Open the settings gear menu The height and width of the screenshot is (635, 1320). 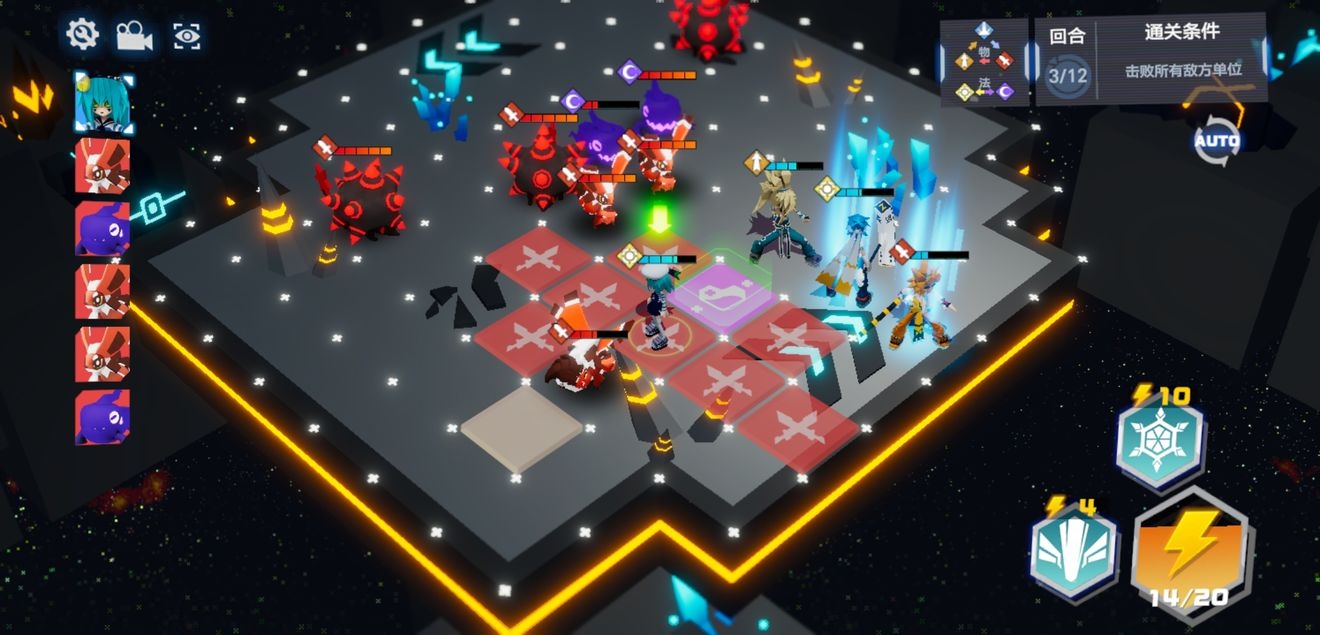[x=82, y=35]
